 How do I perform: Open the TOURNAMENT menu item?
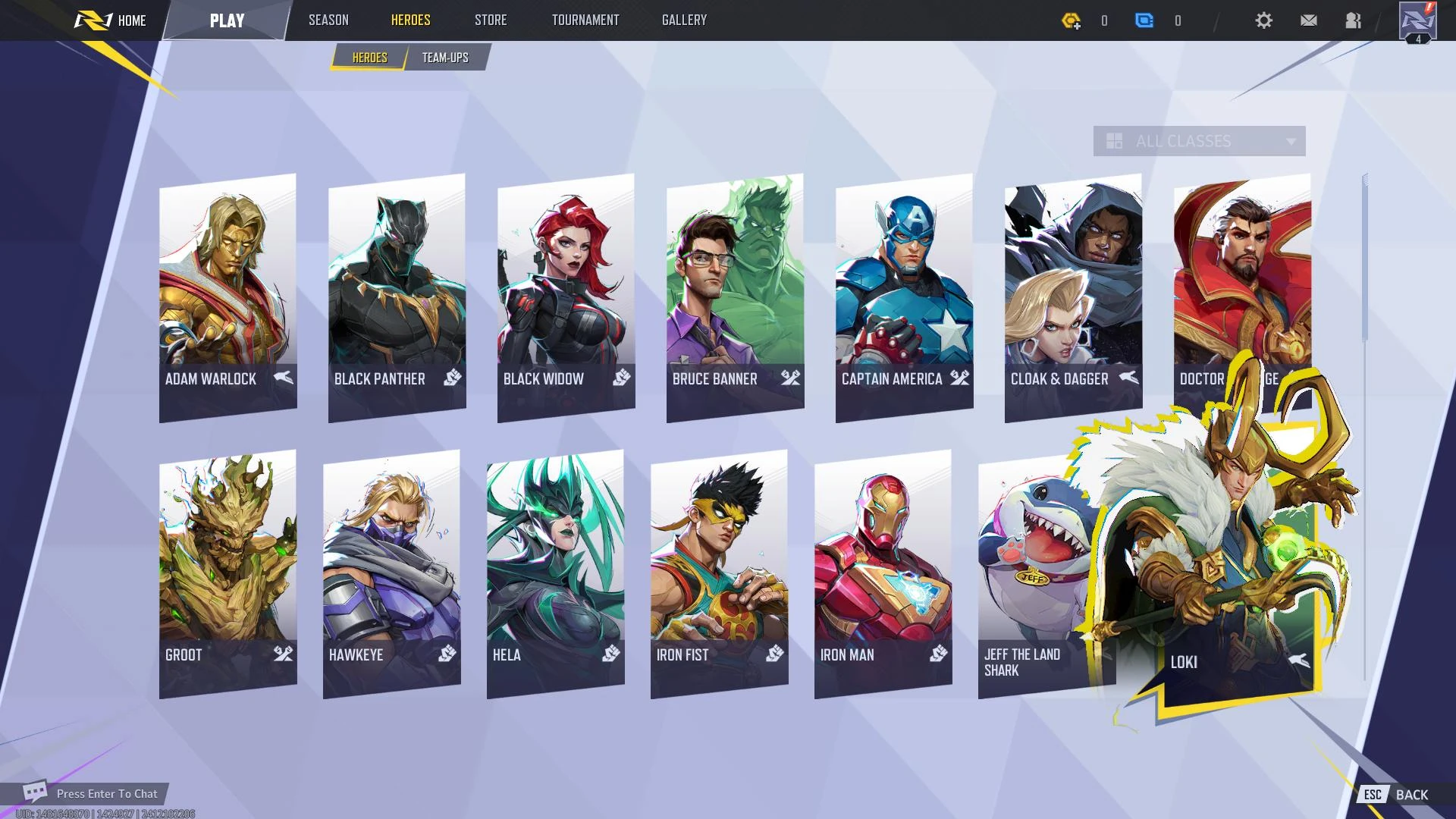(585, 20)
